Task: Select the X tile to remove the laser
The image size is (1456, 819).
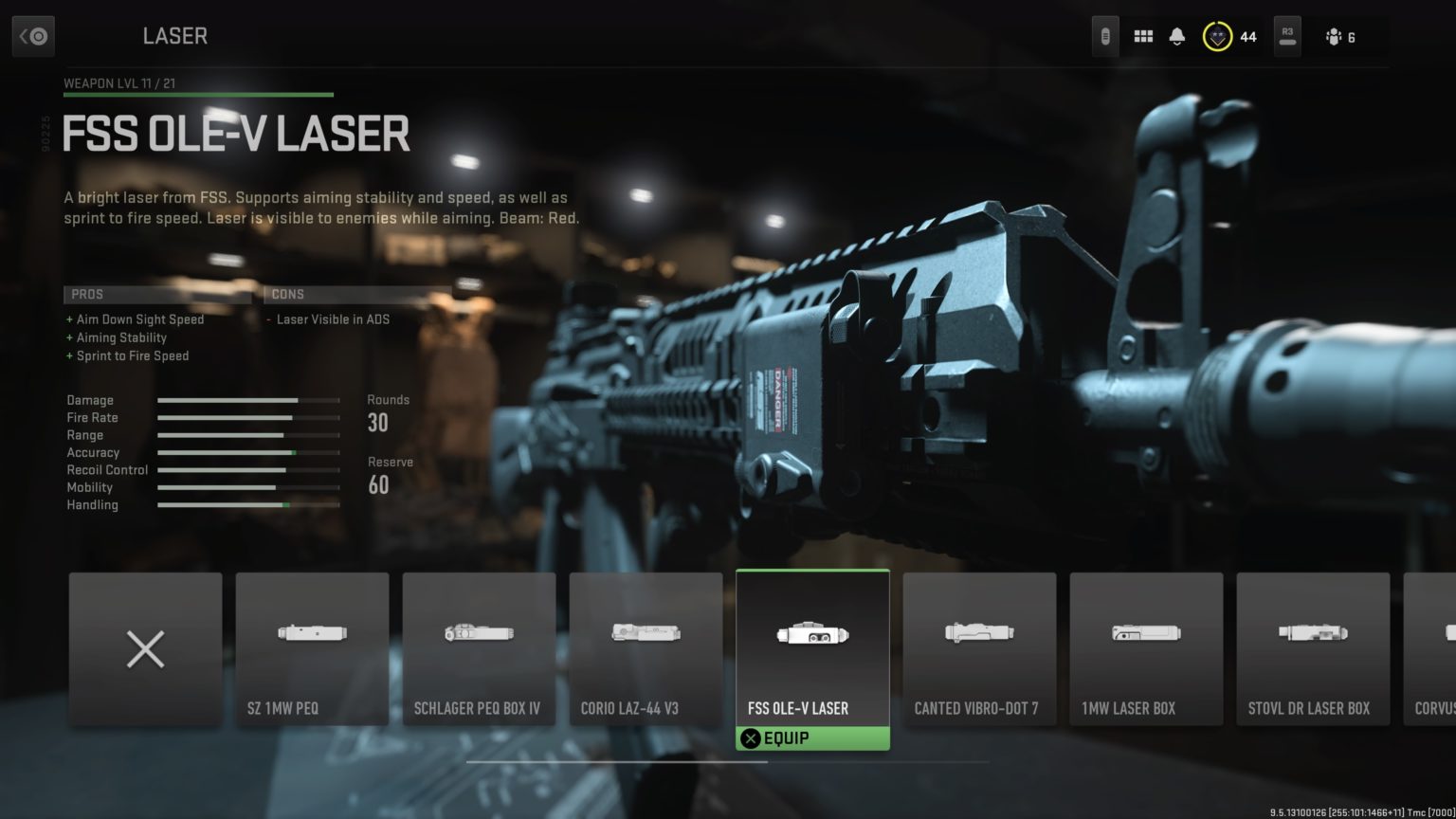Action: click(144, 648)
